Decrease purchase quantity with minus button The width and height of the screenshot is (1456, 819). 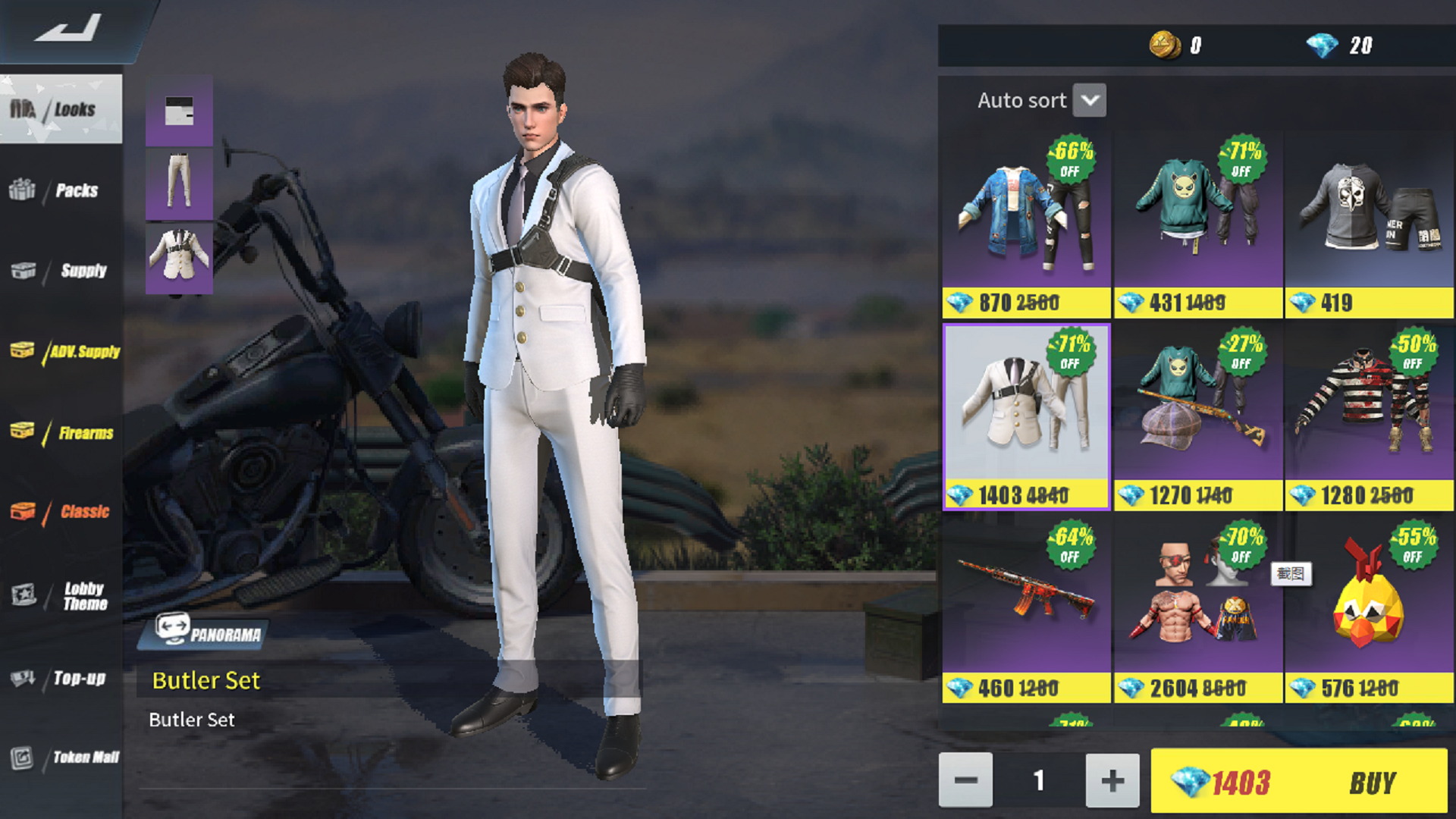965,779
